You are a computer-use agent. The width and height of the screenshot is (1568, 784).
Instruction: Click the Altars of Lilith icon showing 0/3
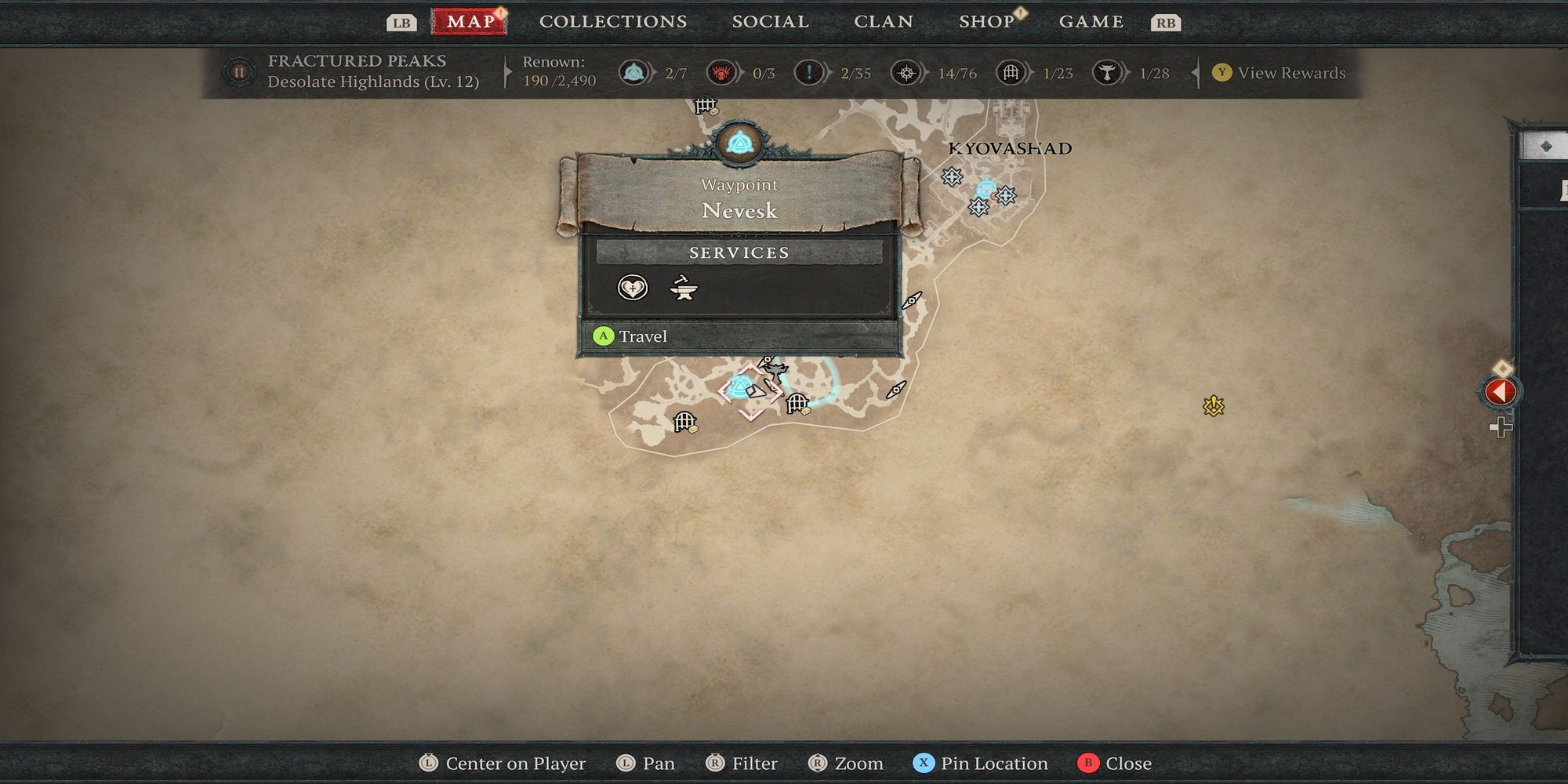tap(723, 72)
